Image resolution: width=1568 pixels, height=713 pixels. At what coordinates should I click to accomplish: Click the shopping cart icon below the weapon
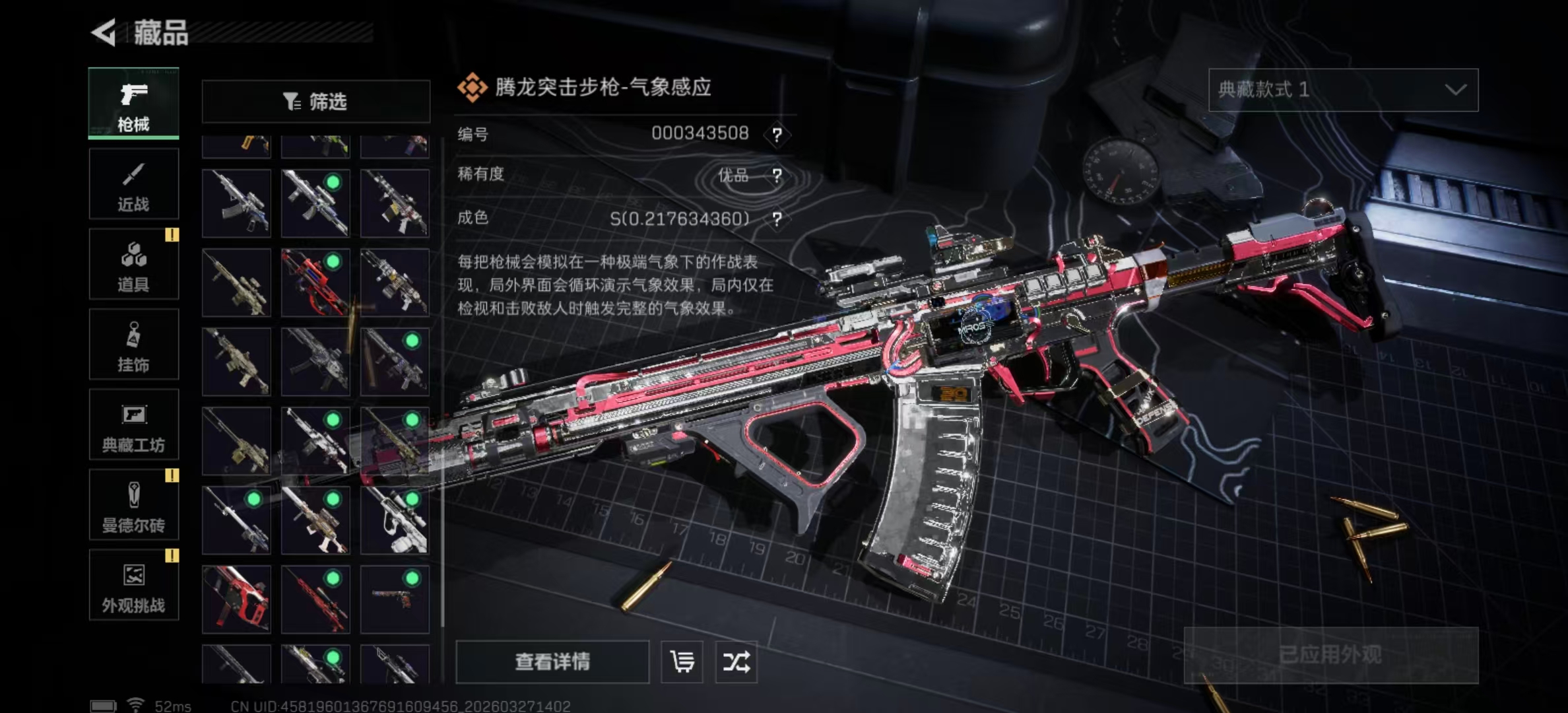click(683, 663)
